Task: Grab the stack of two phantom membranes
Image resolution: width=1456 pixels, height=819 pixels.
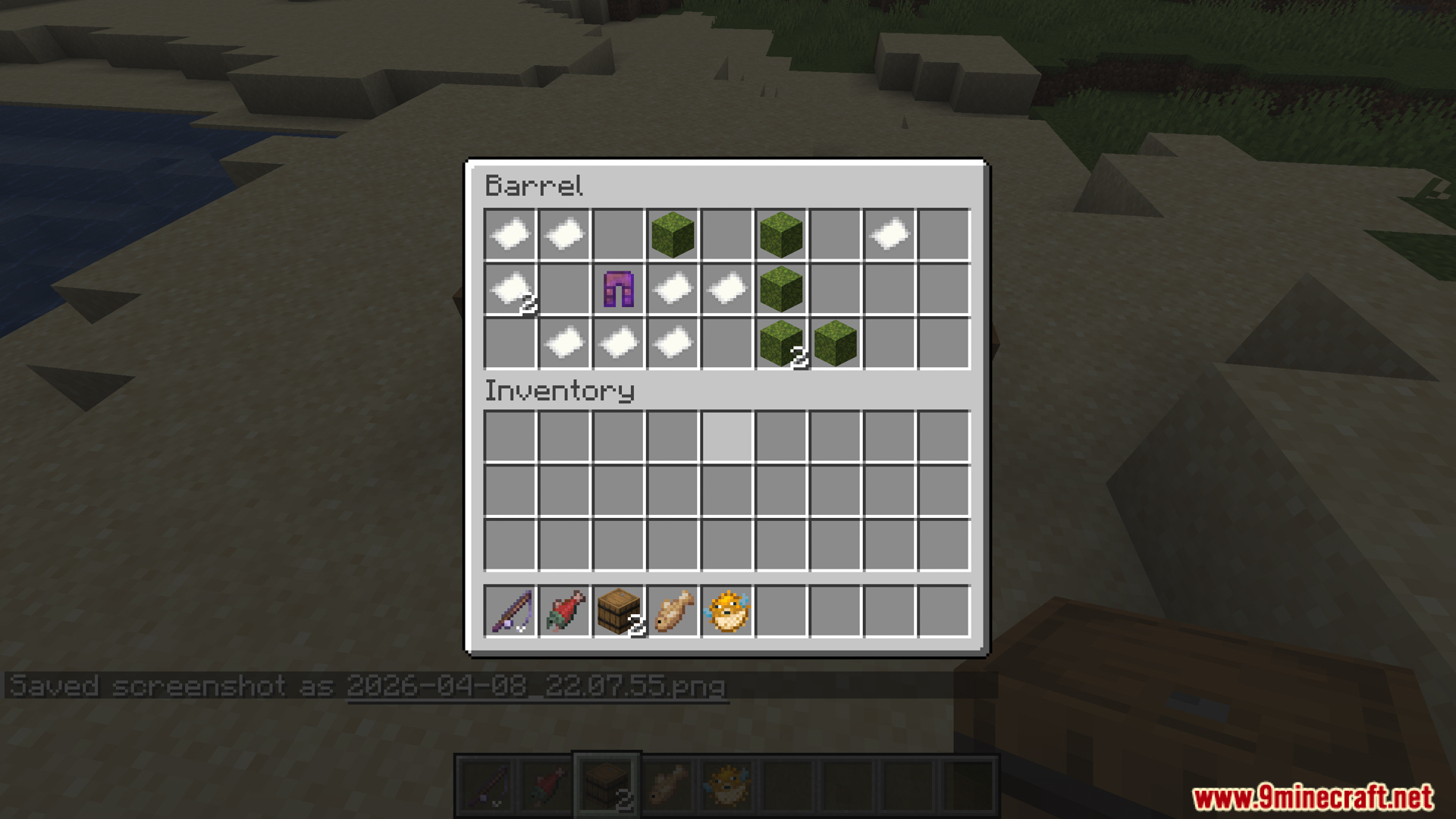Action: click(x=510, y=288)
